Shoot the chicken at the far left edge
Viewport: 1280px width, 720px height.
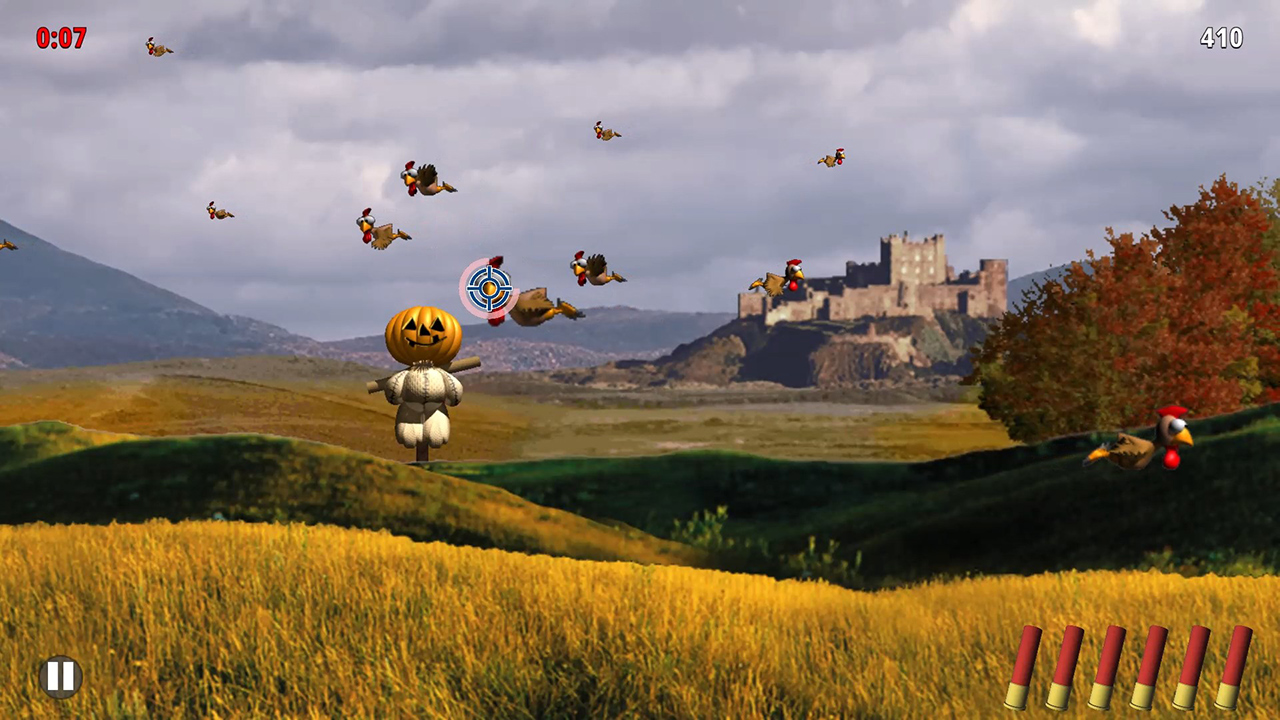click(8, 245)
